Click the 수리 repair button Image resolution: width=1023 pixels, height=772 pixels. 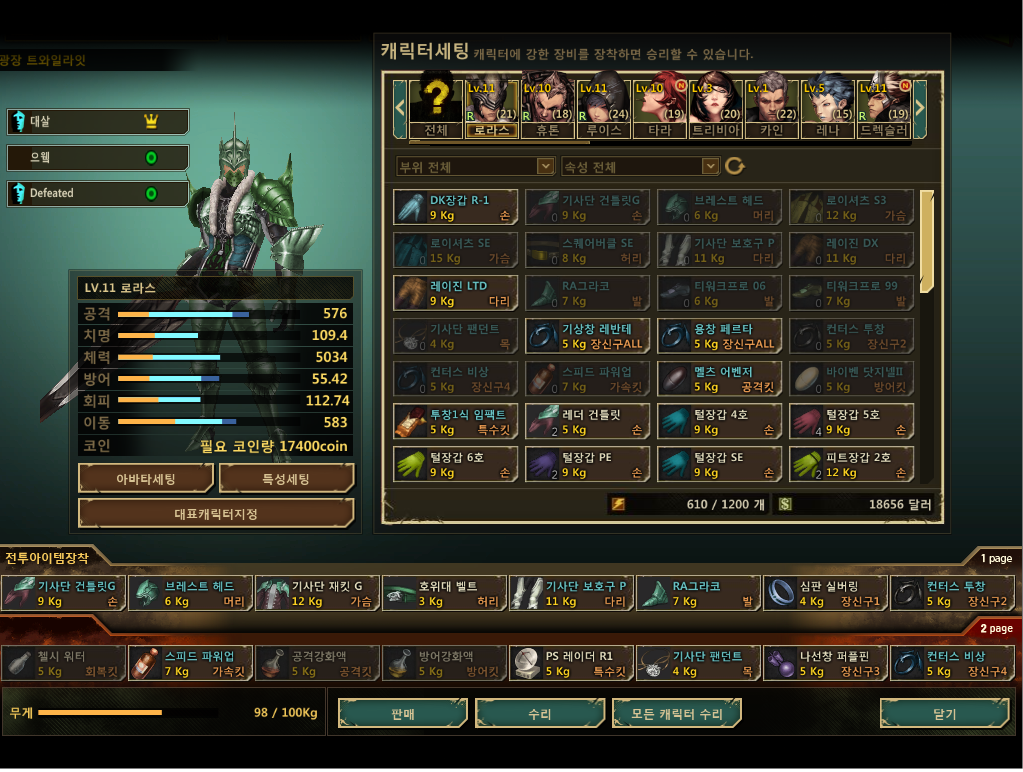point(539,714)
